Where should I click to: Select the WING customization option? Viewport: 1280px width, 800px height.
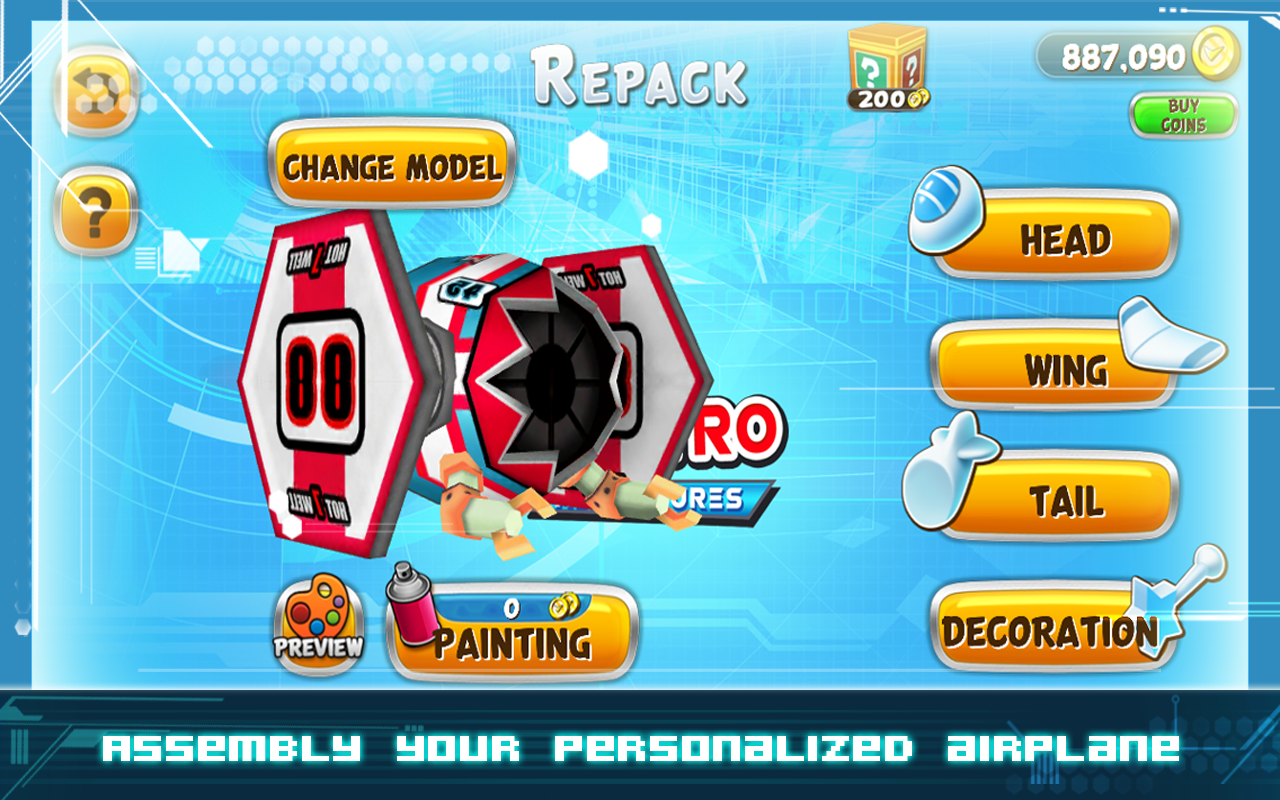1063,370
